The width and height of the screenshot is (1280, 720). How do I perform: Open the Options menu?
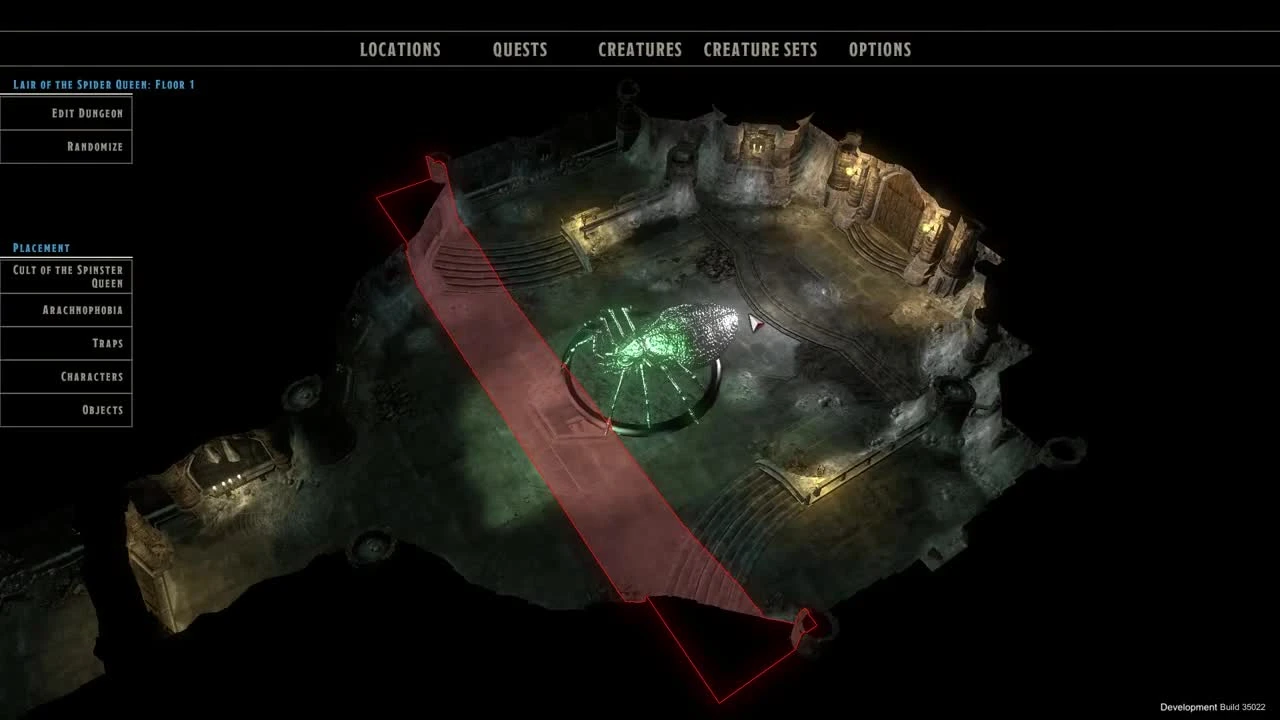click(883, 49)
